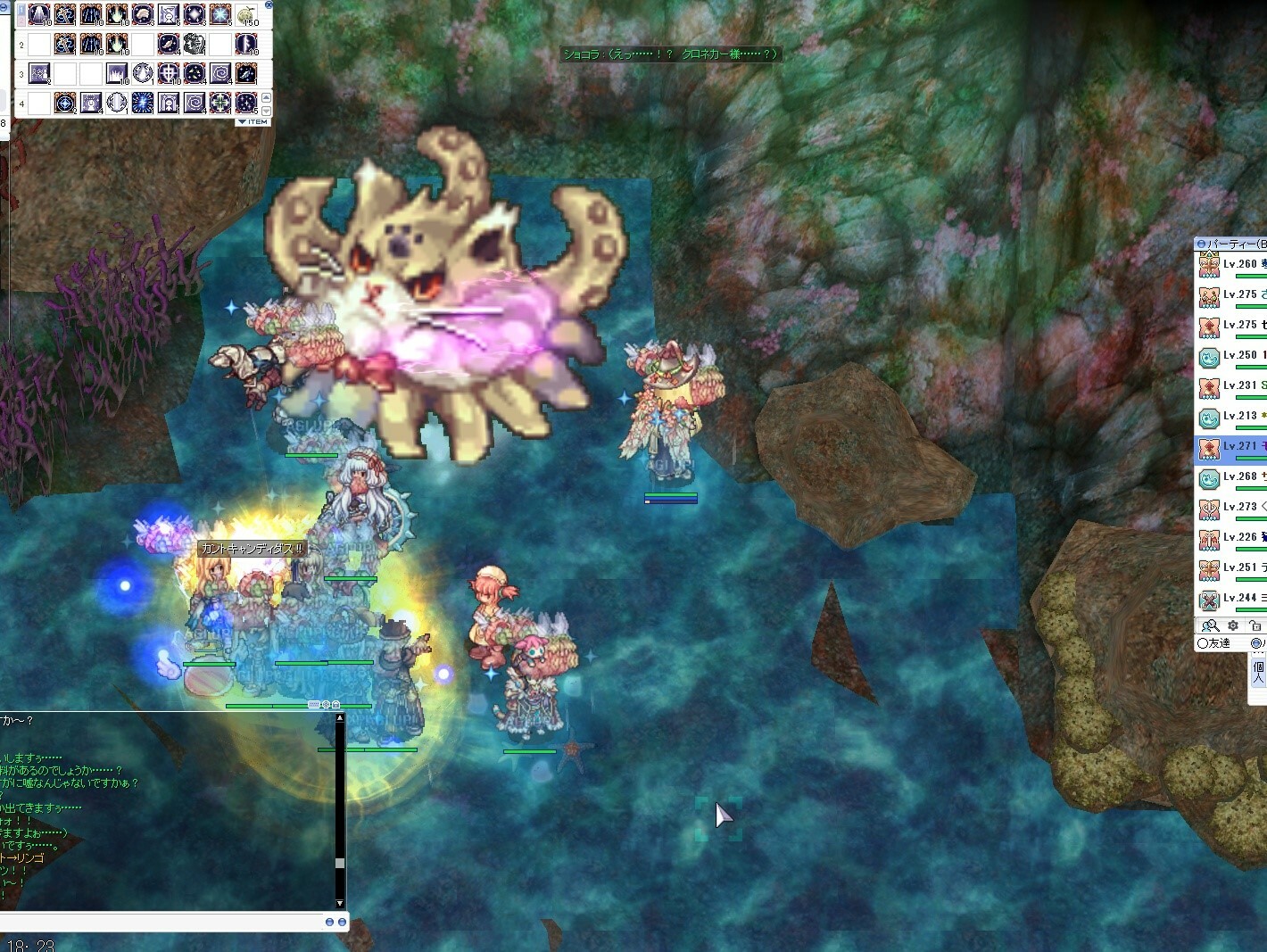Activate the green flame skill in hotbar row 1
The width and height of the screenshot is (1267, 952).
(x=117, y=15)
